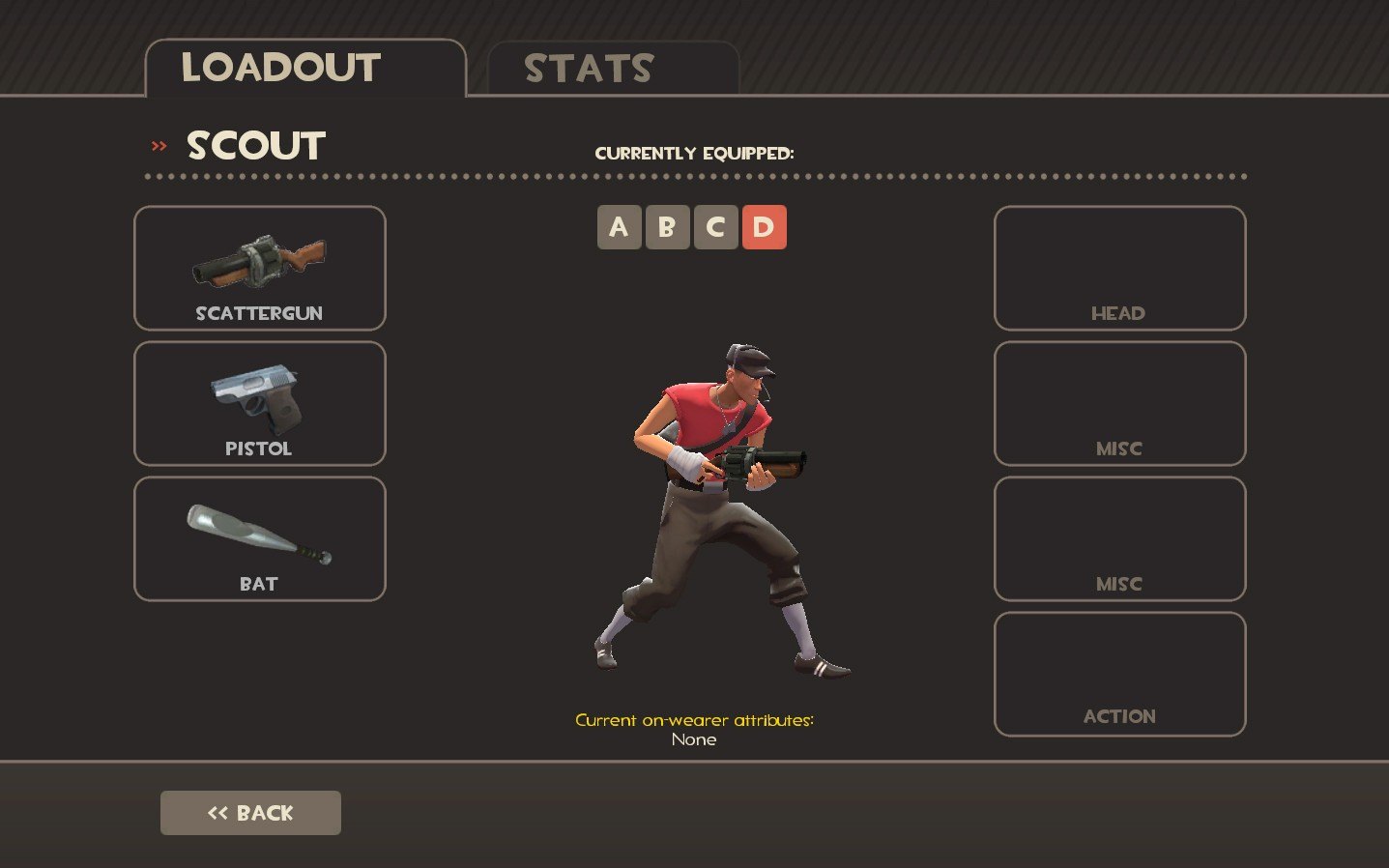This screenshot has width=1389, height=868.
Task: Open the Scattergun weapon slot
Action: tap(259, 268)
